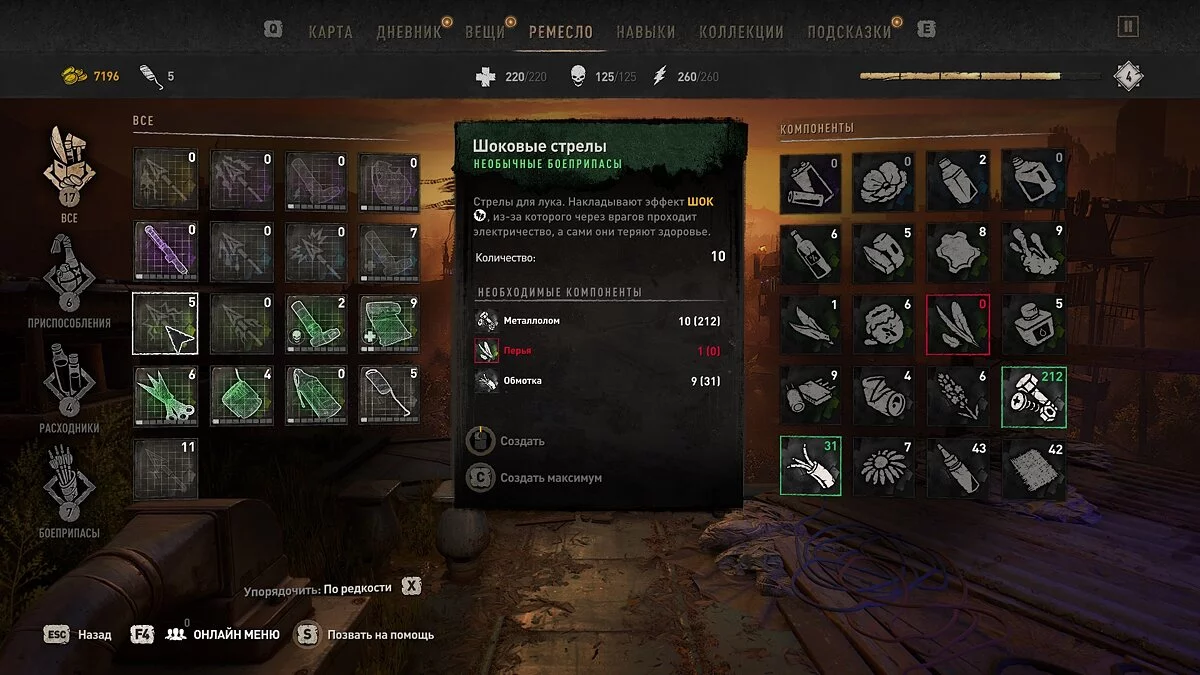1200x675 pixels.
Task: Open the Коллекции tab
Action: pyautogui.click(x=740, y=31)
